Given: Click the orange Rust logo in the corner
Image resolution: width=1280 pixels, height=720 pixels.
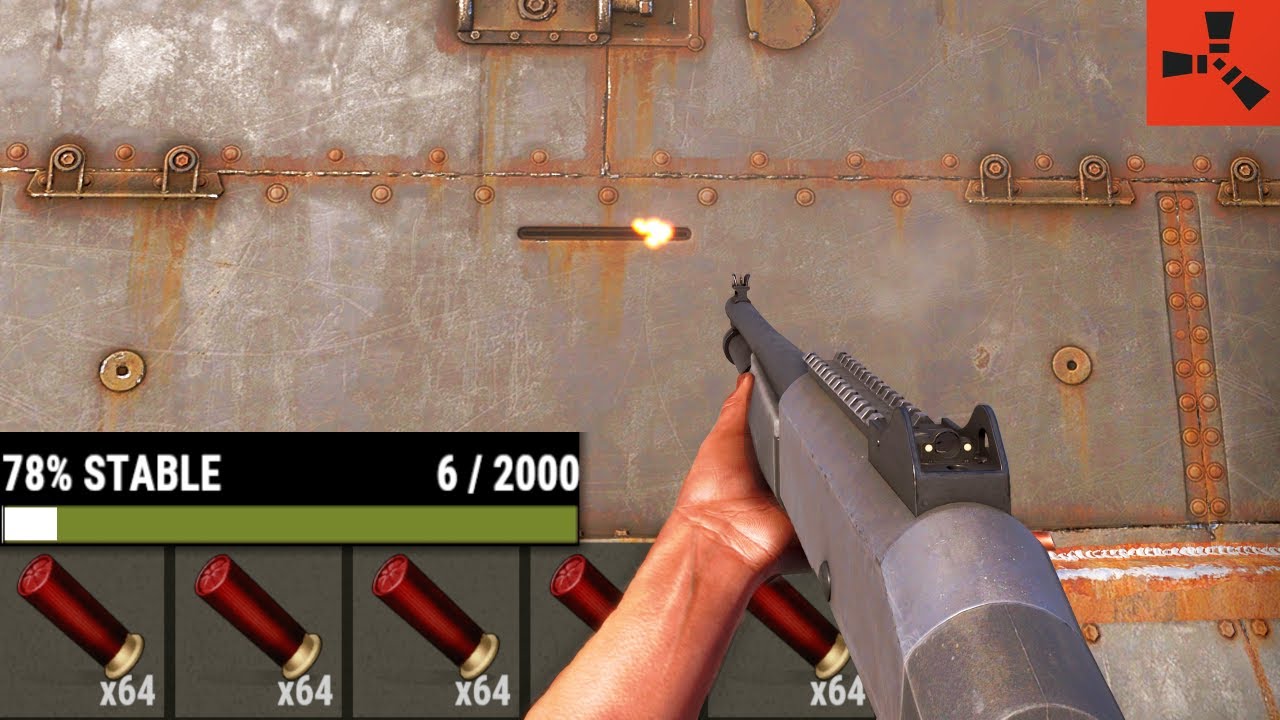Looking at the screenshot, I should point(1209,62).
